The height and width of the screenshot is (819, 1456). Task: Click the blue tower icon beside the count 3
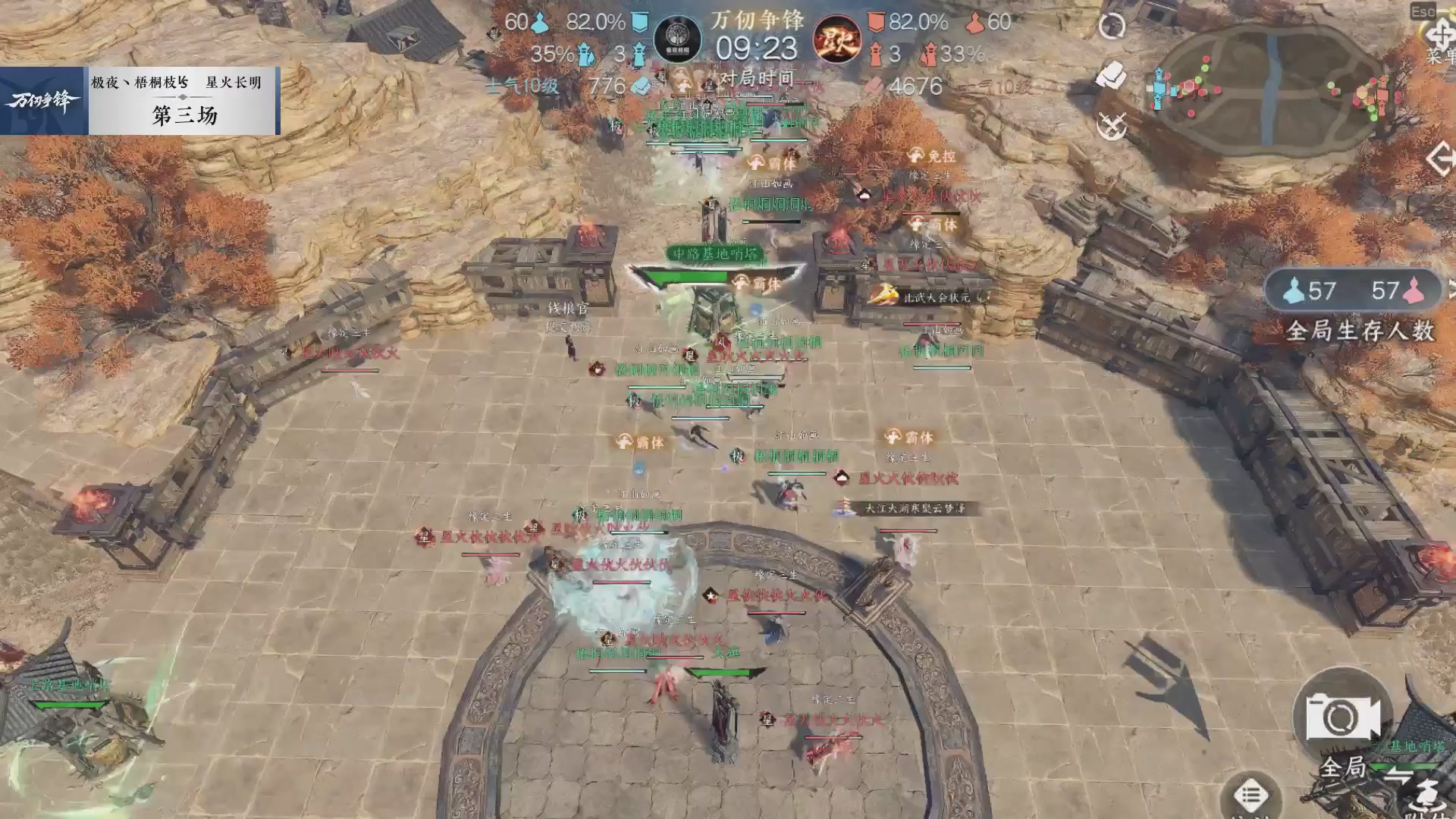coord(638,55)
